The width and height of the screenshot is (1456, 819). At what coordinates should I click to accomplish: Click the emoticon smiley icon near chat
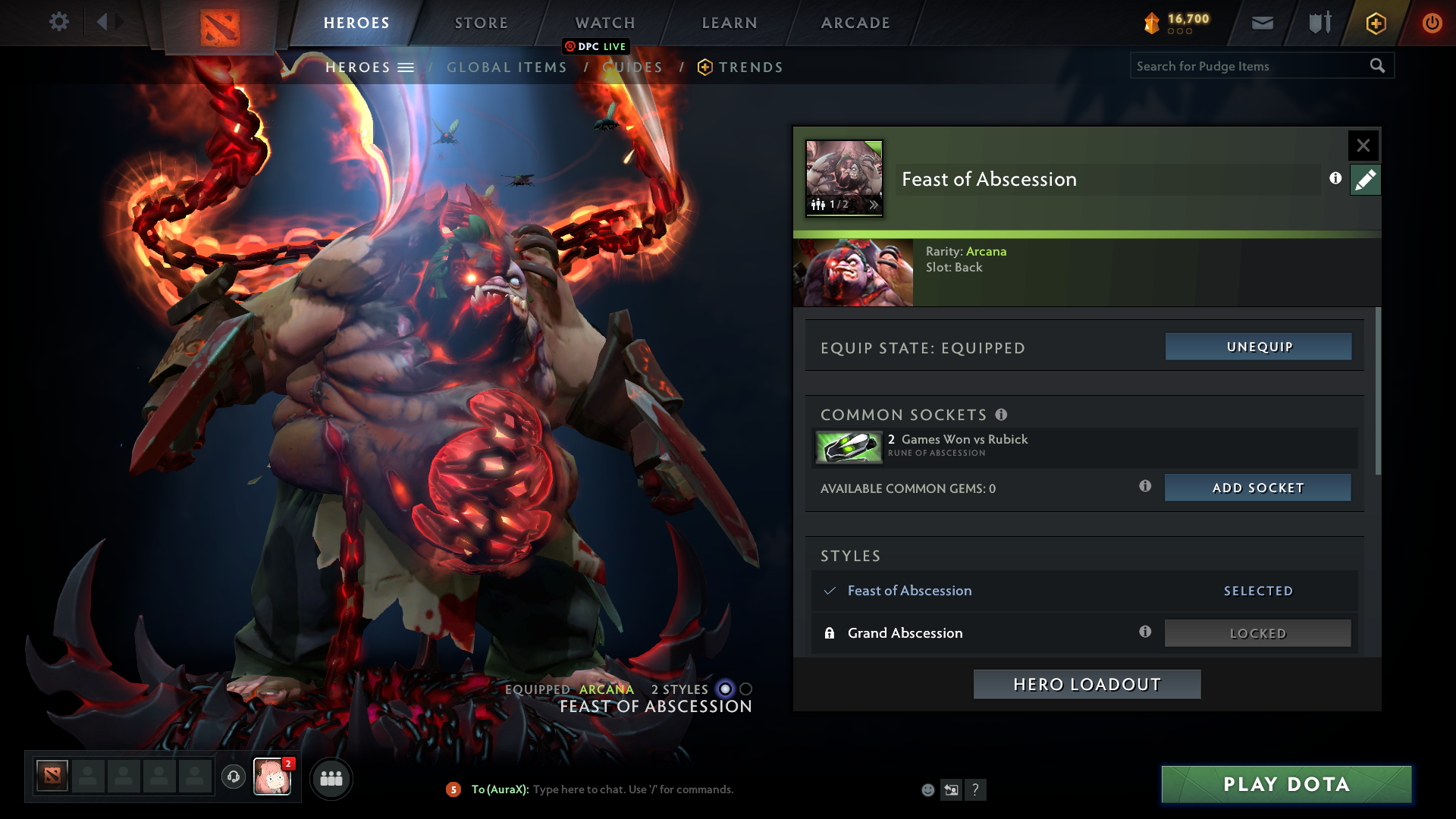click(x=927, y=789)
